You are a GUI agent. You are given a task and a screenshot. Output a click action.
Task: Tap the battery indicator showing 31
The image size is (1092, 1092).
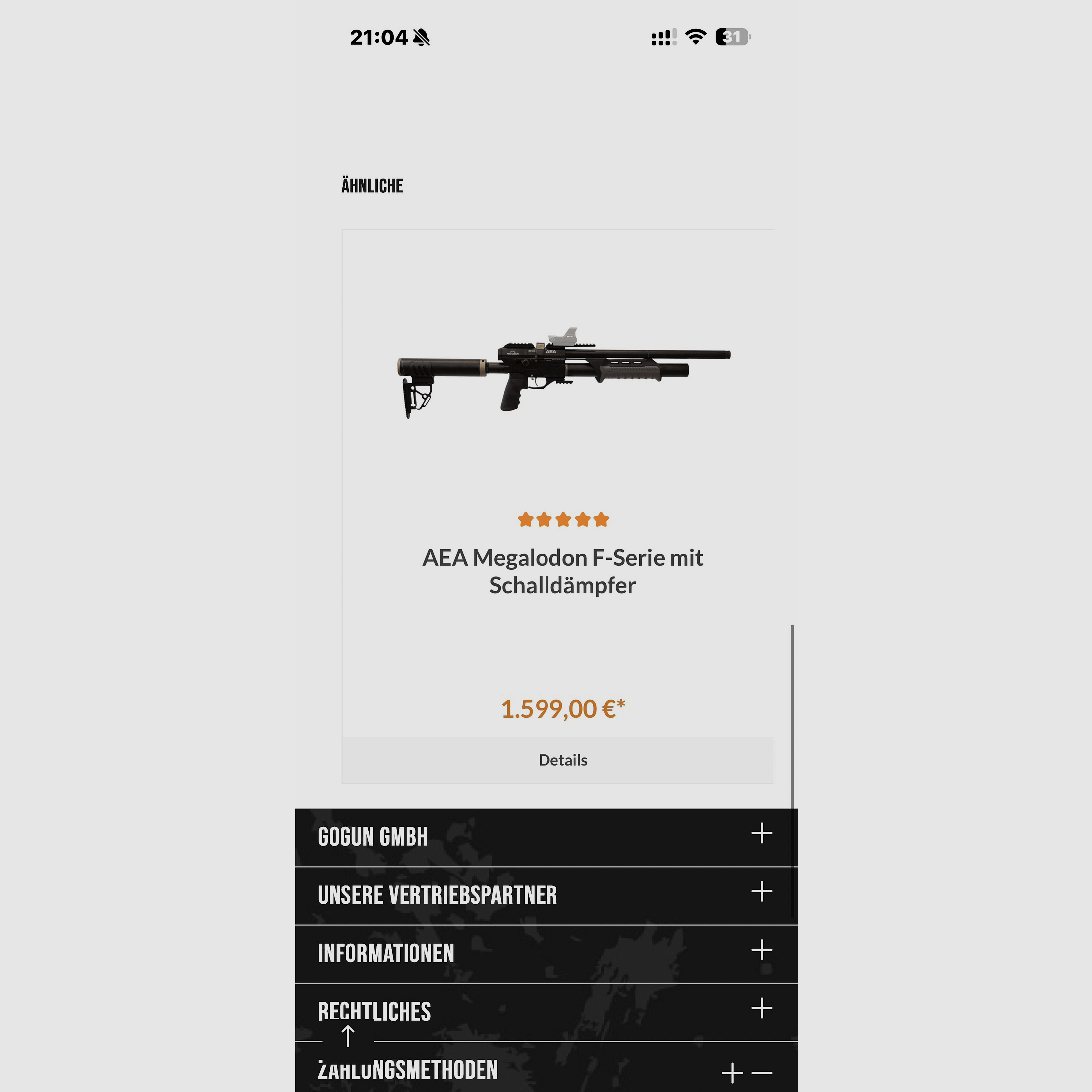[732, 36]
